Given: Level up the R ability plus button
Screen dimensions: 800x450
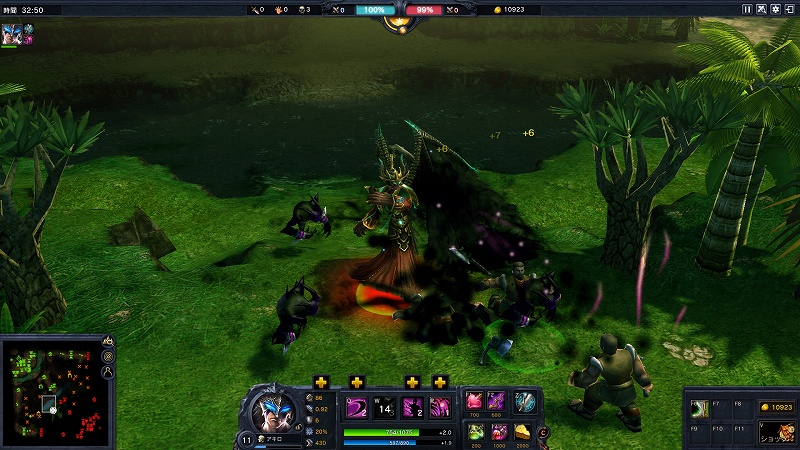Looking at the screenshot, I should pos(440,382).
